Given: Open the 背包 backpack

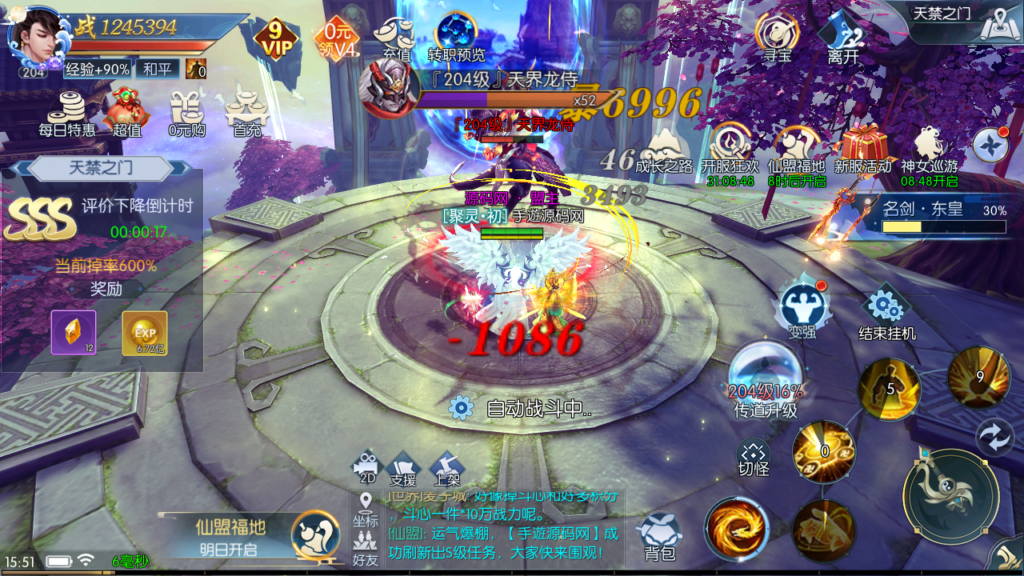Looking at the screenshot, I should (659, 535).
